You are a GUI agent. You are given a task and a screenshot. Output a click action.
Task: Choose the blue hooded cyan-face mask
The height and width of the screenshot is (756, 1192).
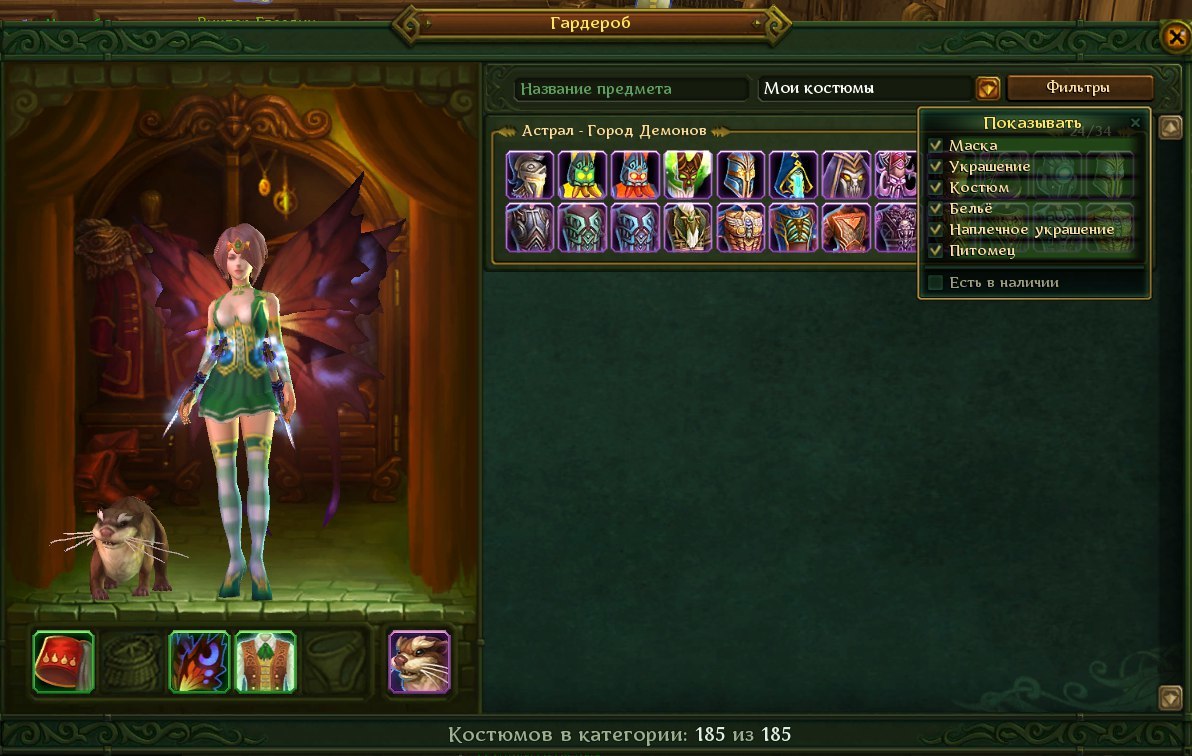click(794, 175)
